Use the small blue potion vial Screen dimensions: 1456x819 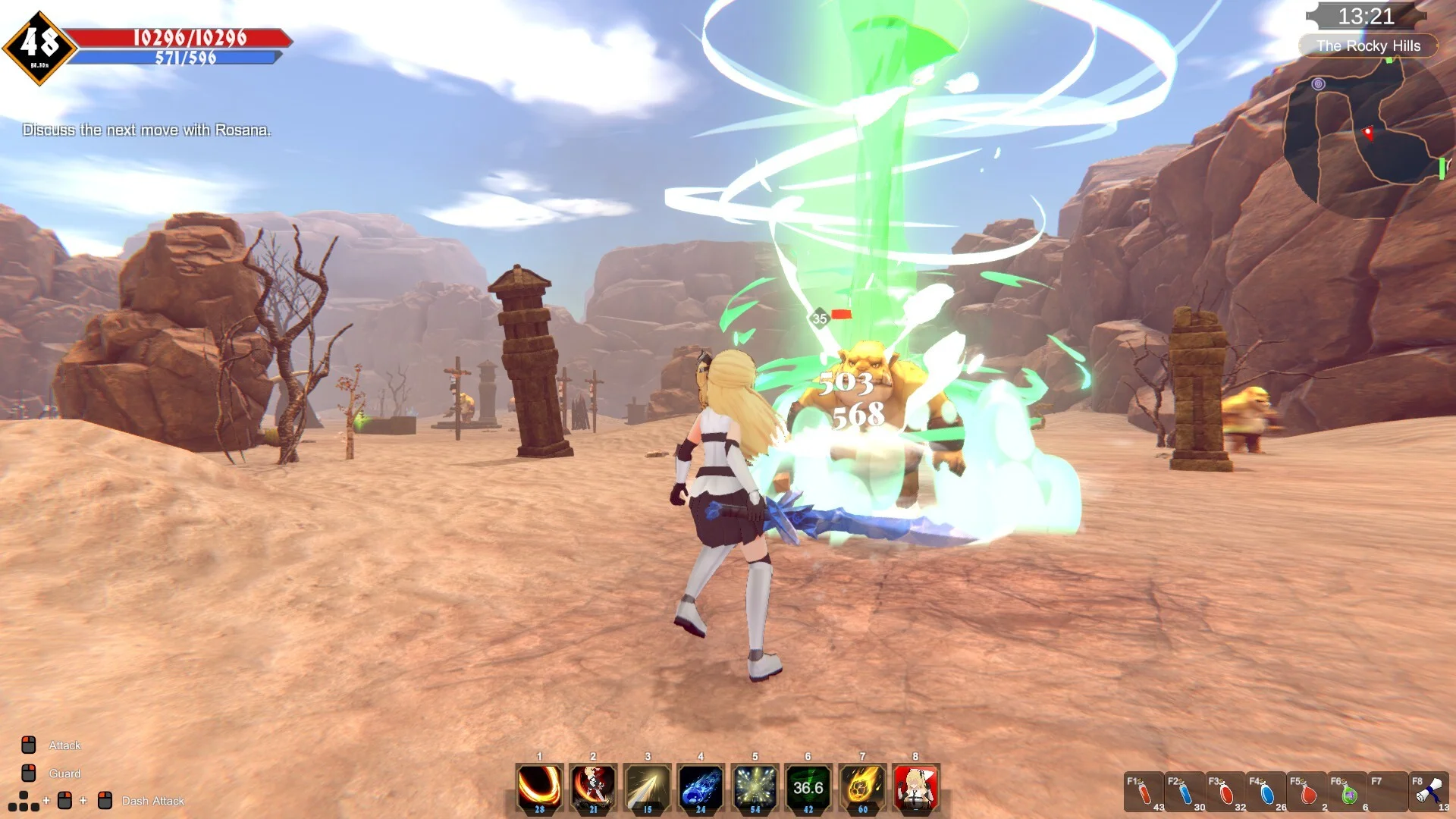click(1185, 793)
